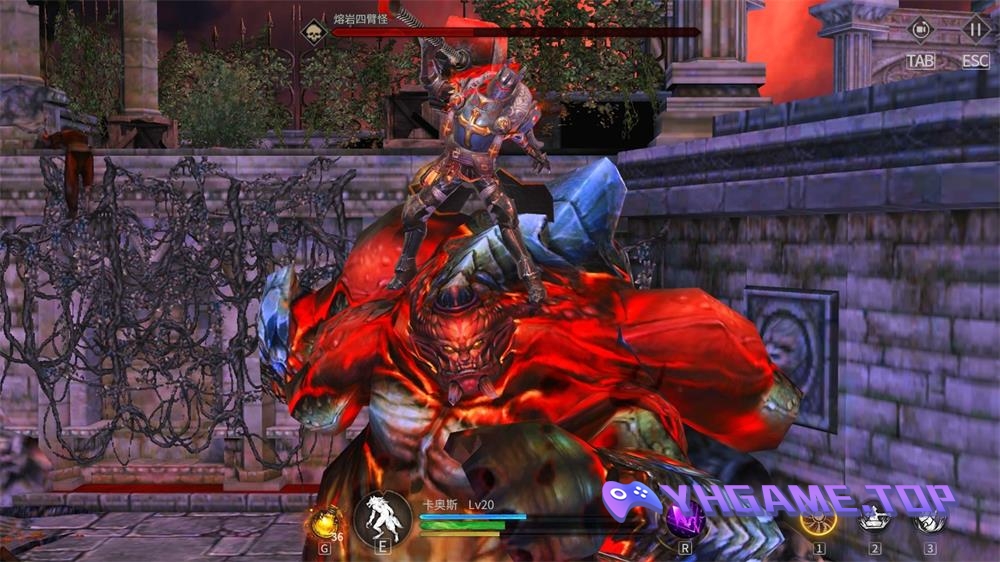Image resolution: width=1000 pixels, height=562 pixels.
Task: Activate the white werewolf transformation icon
Action: 383,517
